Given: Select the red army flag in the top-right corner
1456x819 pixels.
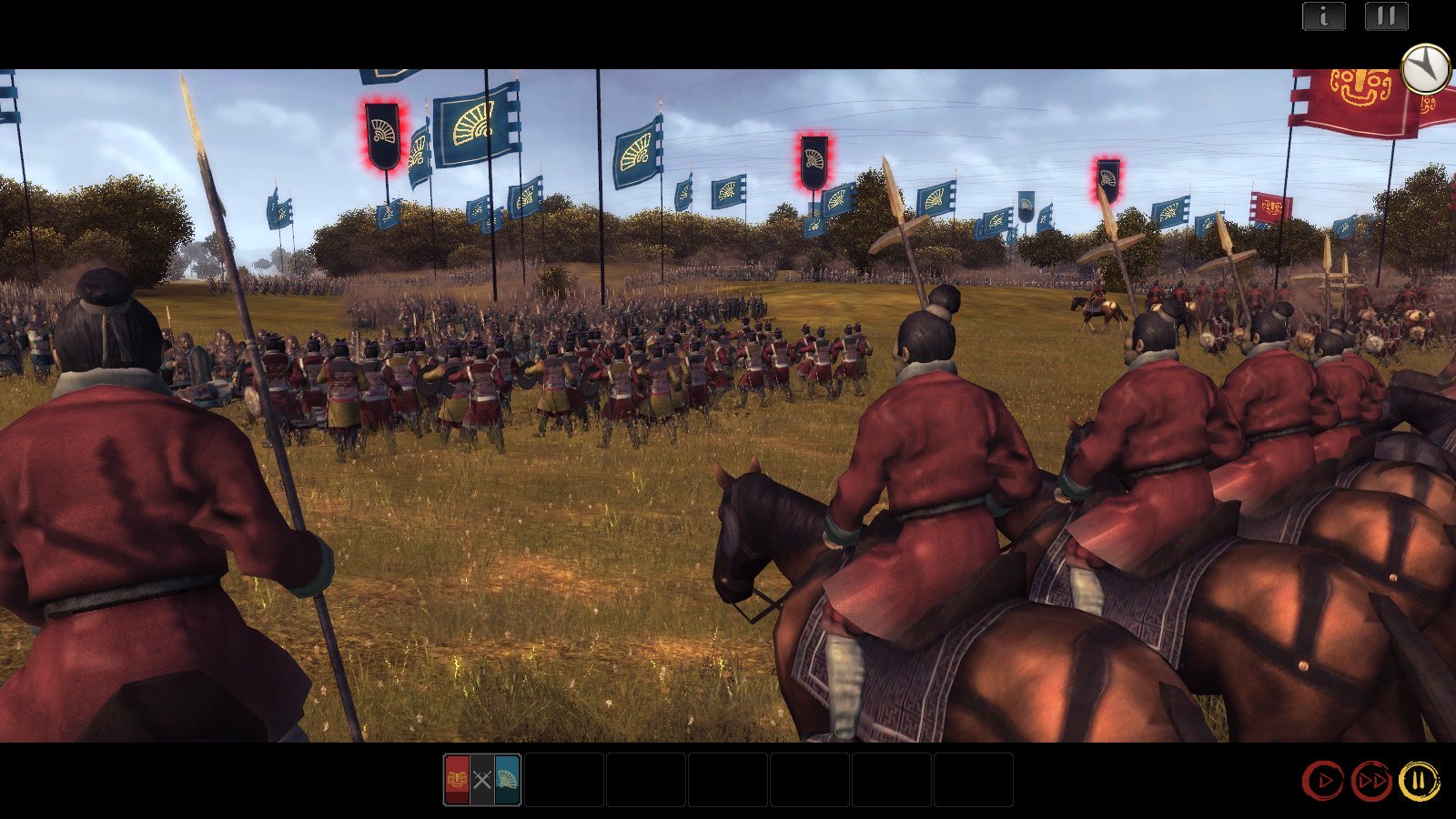Looking at the screenshot, I should pyautogui.click(x=1356, y=96).
